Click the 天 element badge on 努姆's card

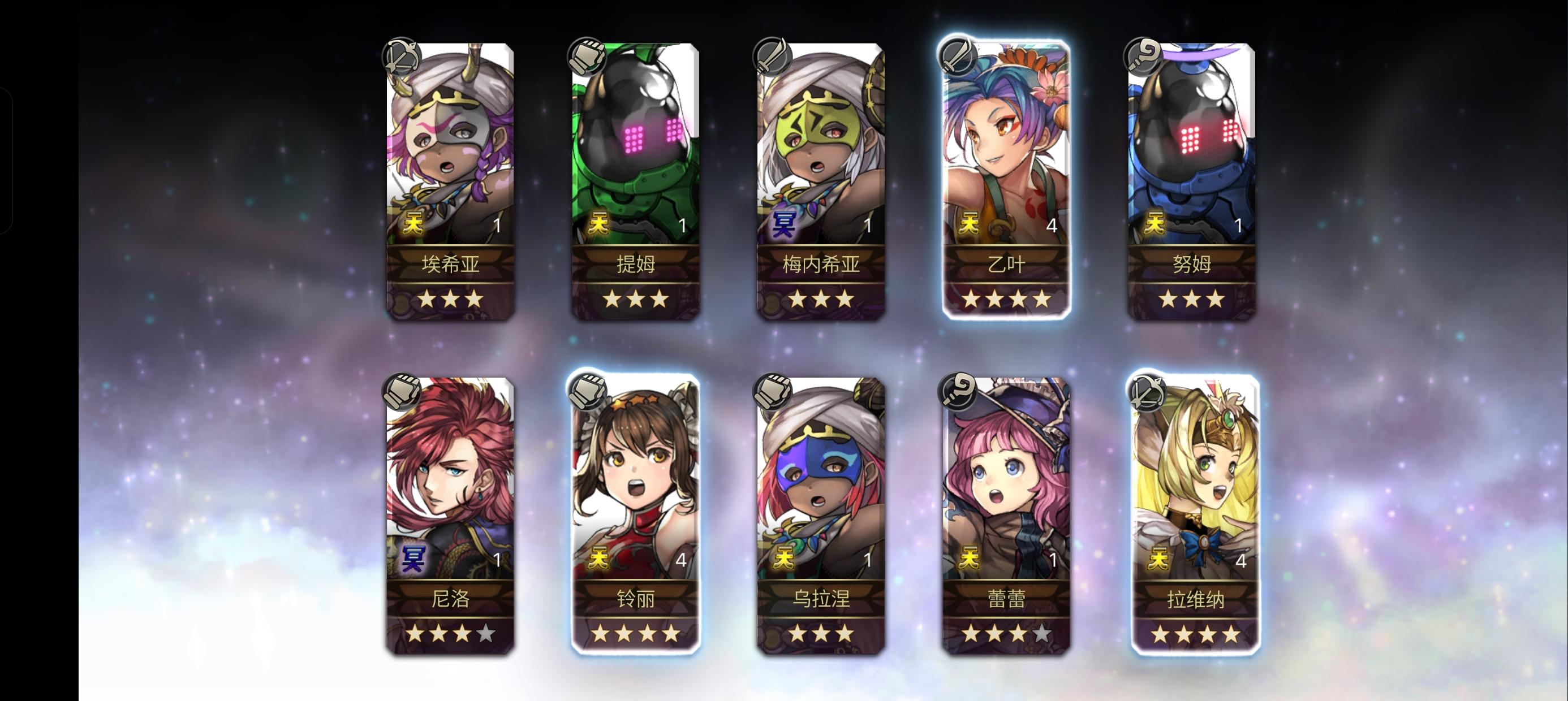pyautogui.click(x=1155, y=220)
